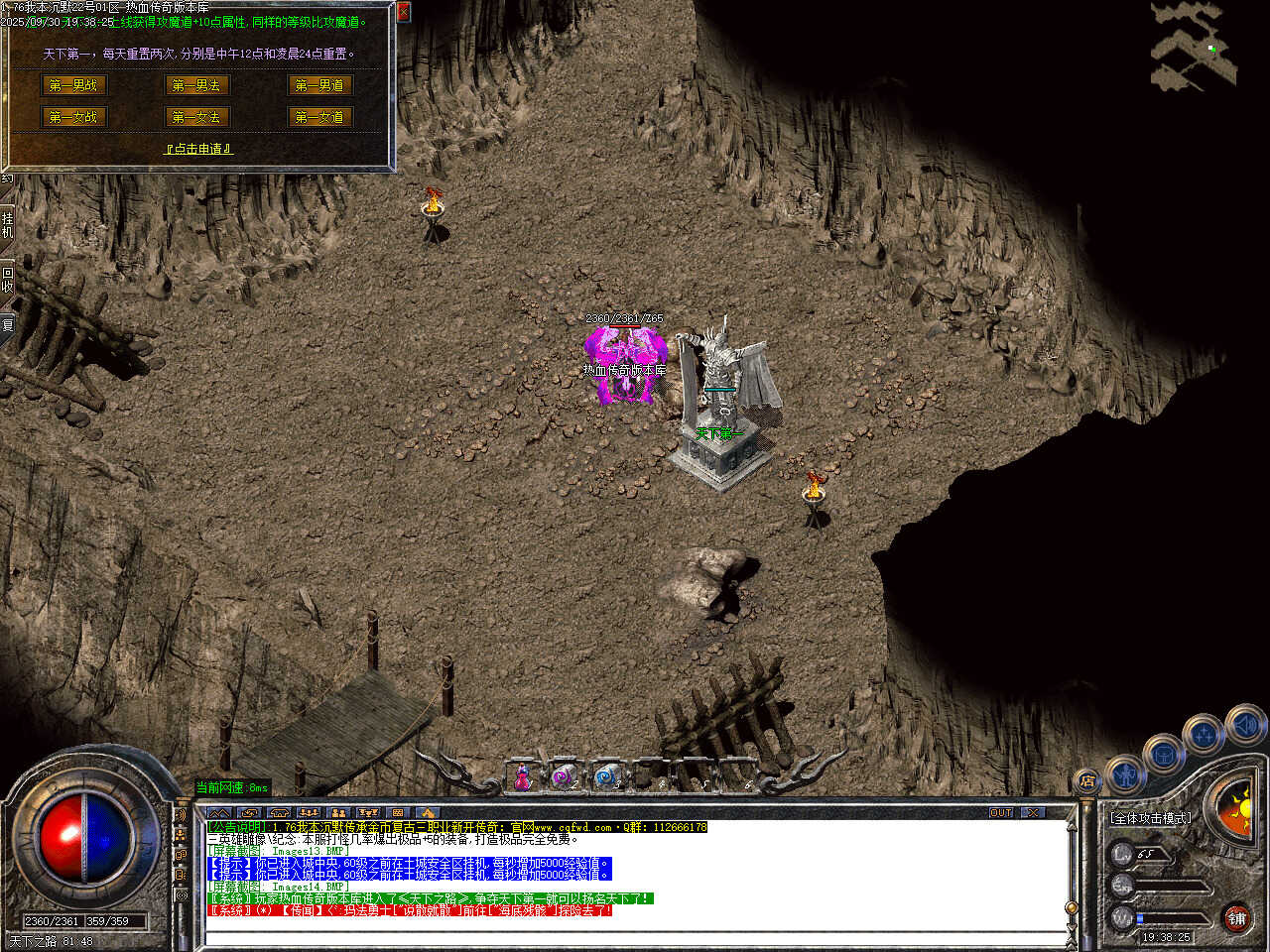Choose the 第一女战 ranking button
Viewport: 1270px width, 952px height.
(x=73, y=117)
